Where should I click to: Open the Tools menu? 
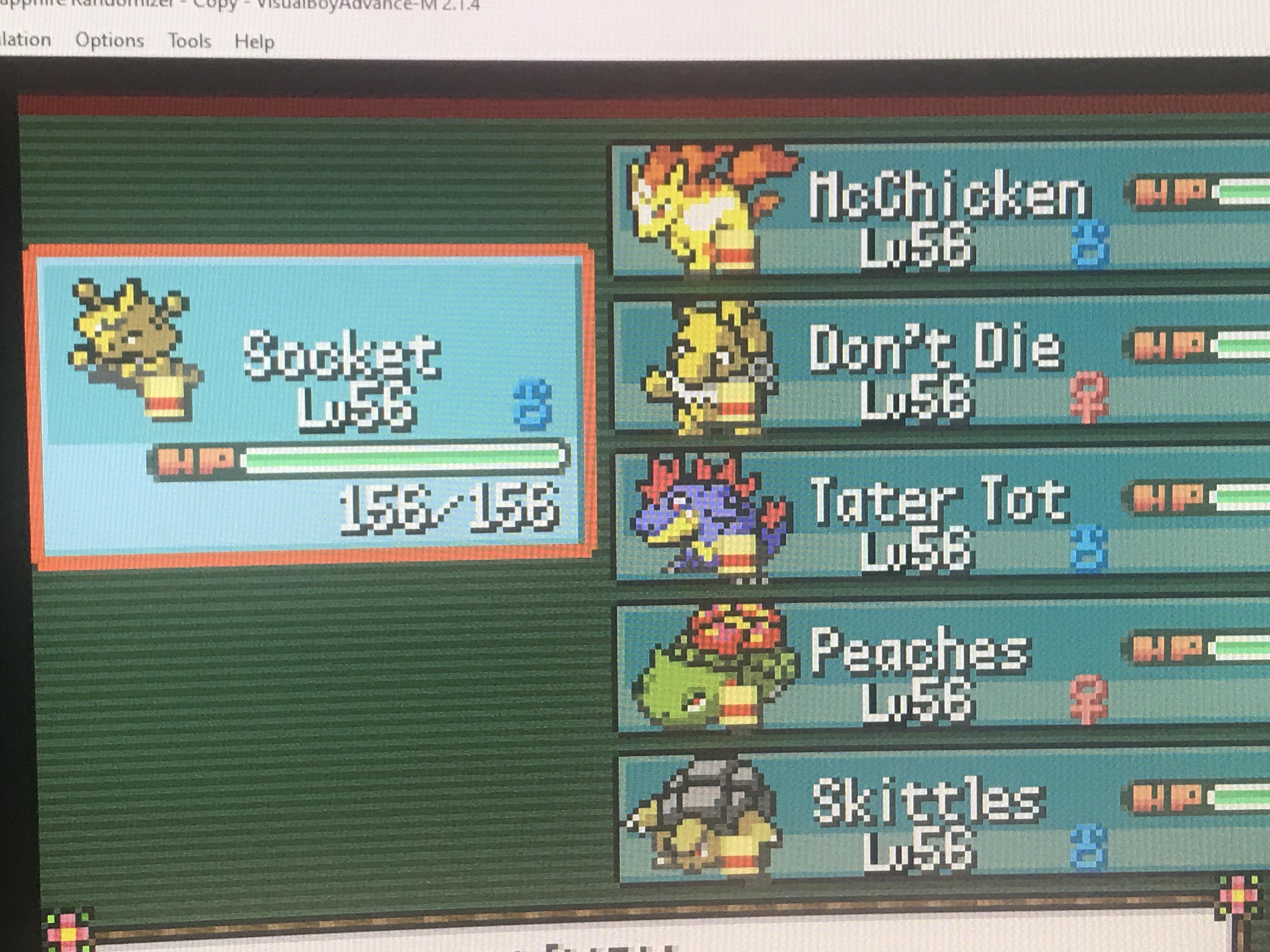tap(191, 39)
